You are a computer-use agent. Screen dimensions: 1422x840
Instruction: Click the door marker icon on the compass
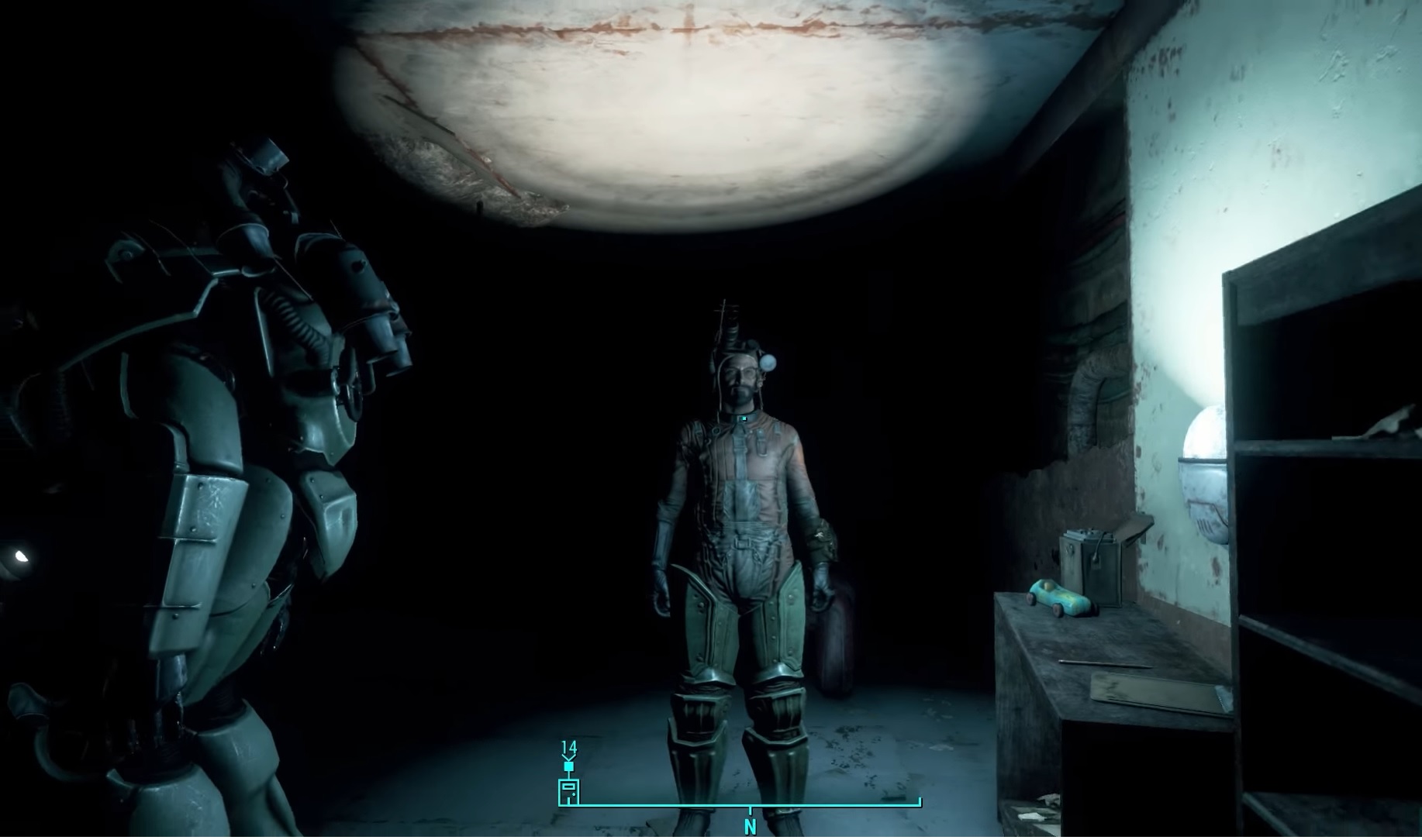tap(569, 792)
